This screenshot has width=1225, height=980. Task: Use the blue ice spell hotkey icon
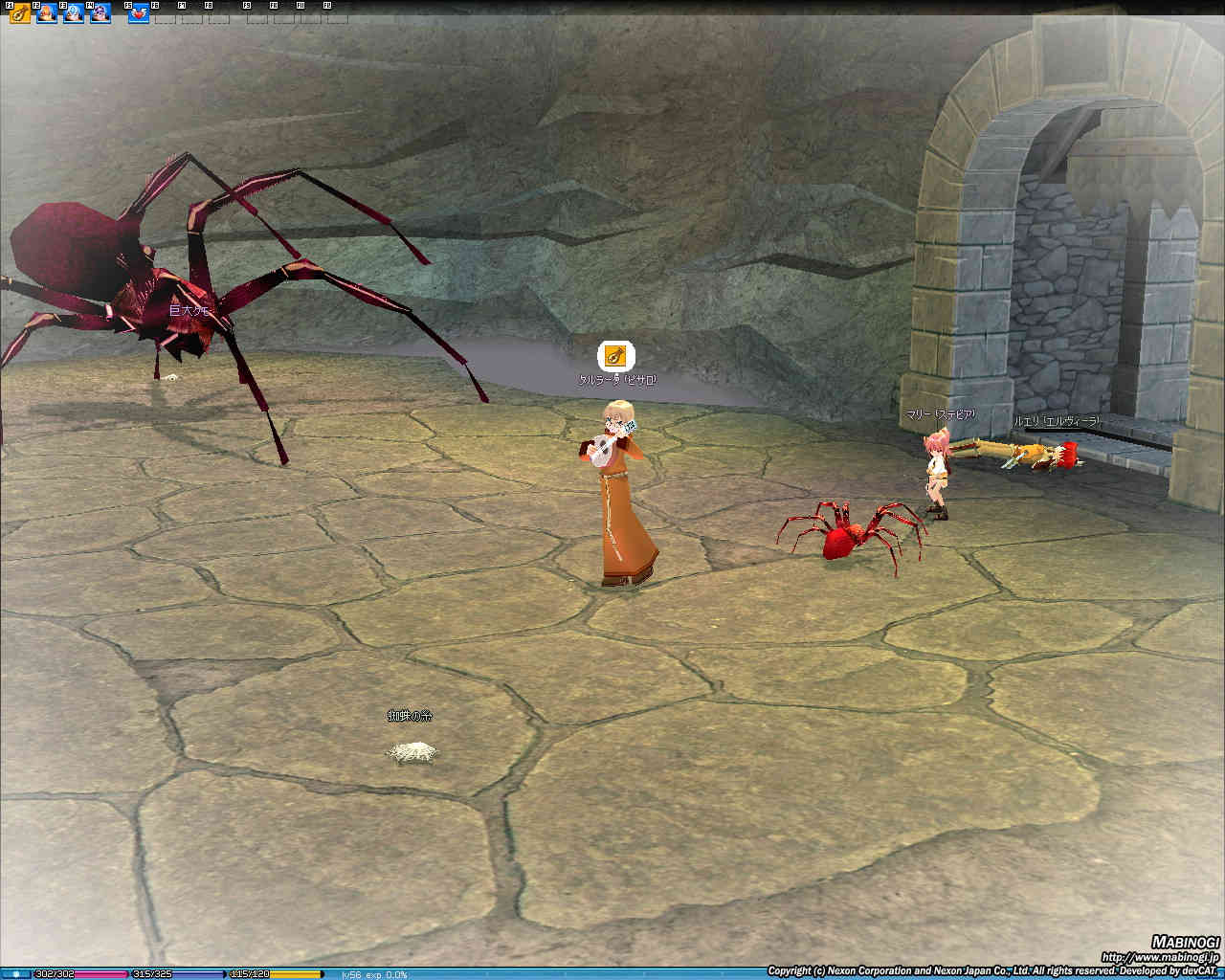click(73, 14)
